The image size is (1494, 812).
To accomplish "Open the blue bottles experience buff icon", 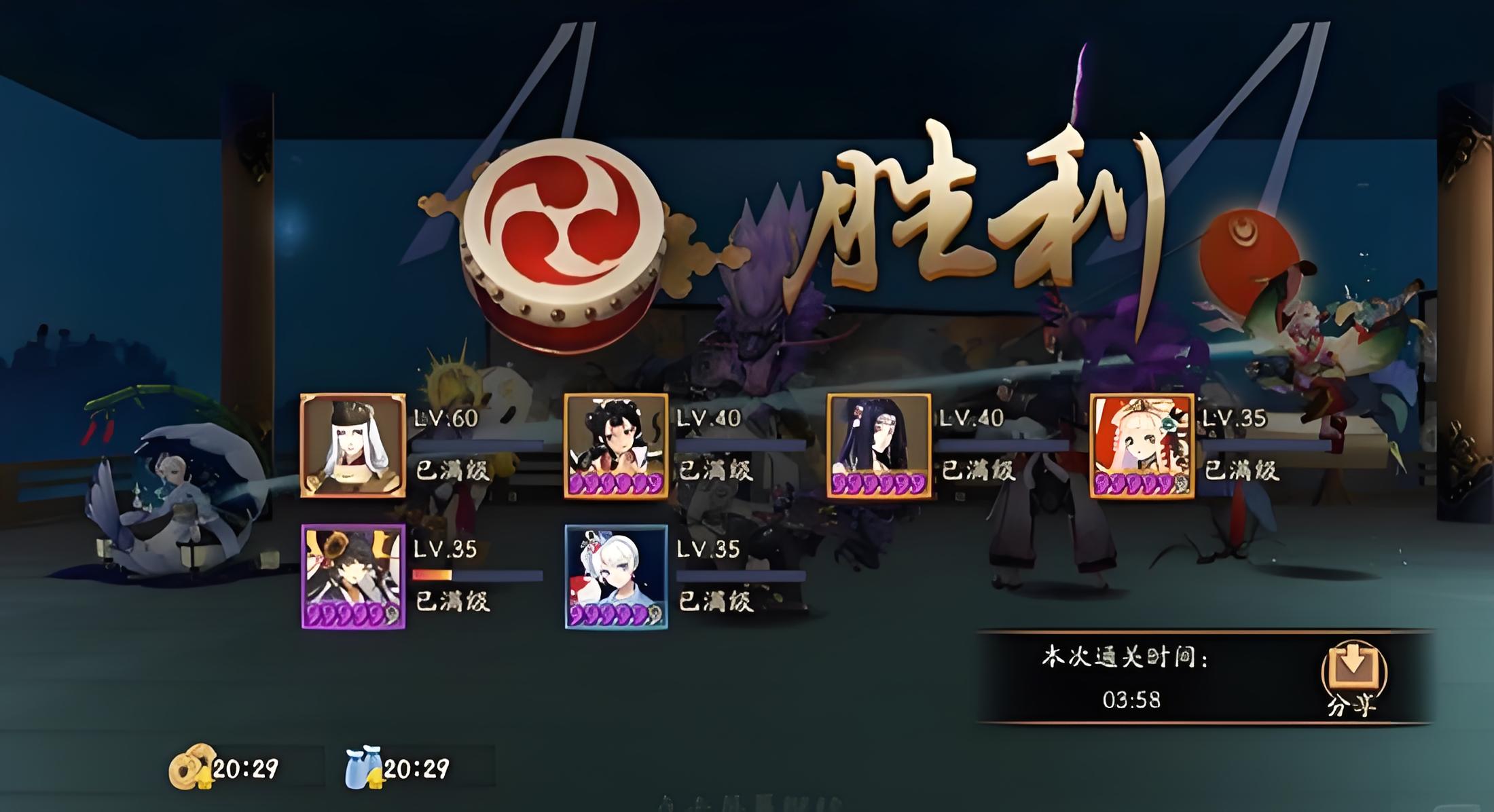I will [363, 768].
